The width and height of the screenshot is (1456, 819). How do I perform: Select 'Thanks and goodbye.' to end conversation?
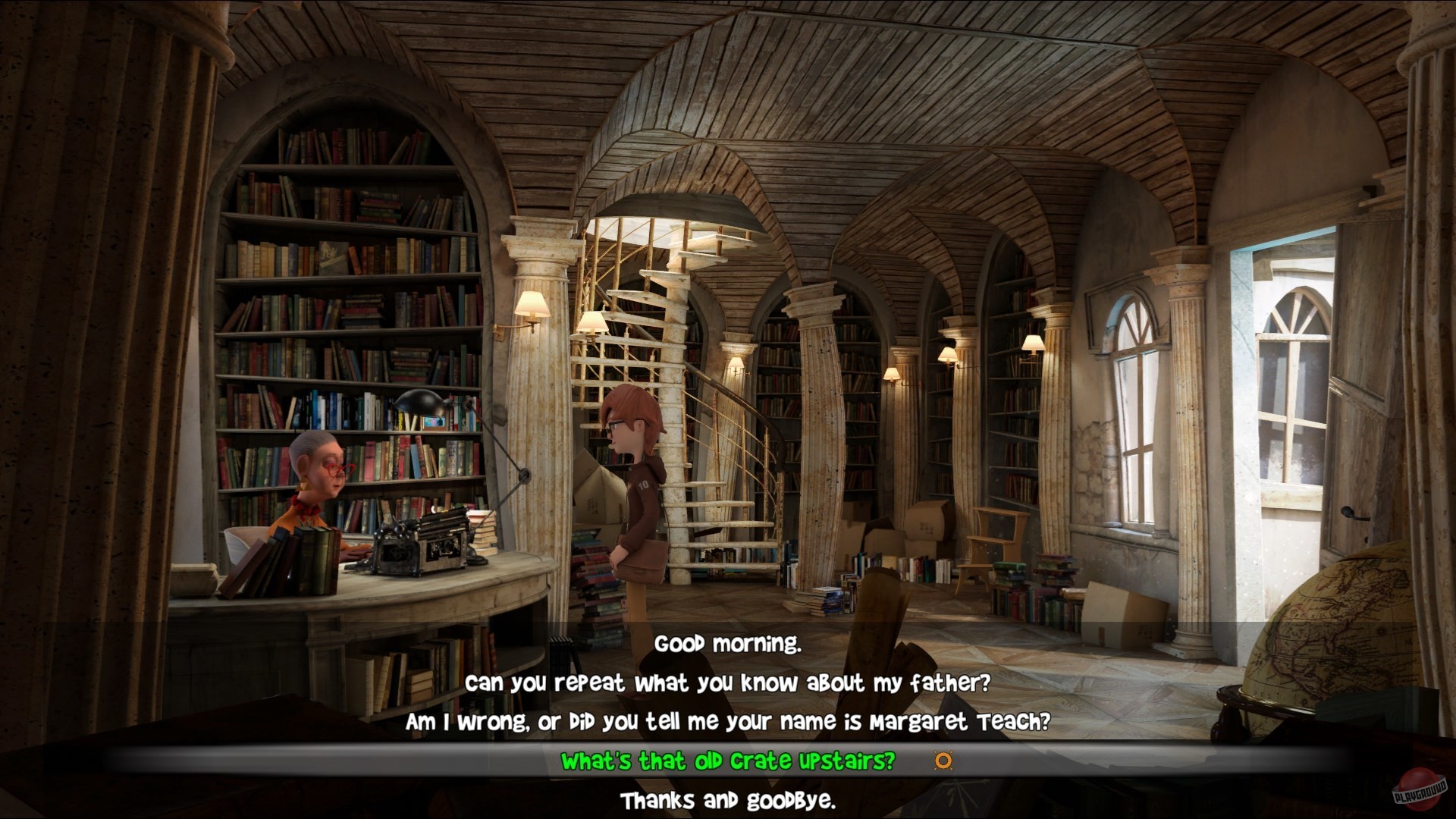[729, 799]
